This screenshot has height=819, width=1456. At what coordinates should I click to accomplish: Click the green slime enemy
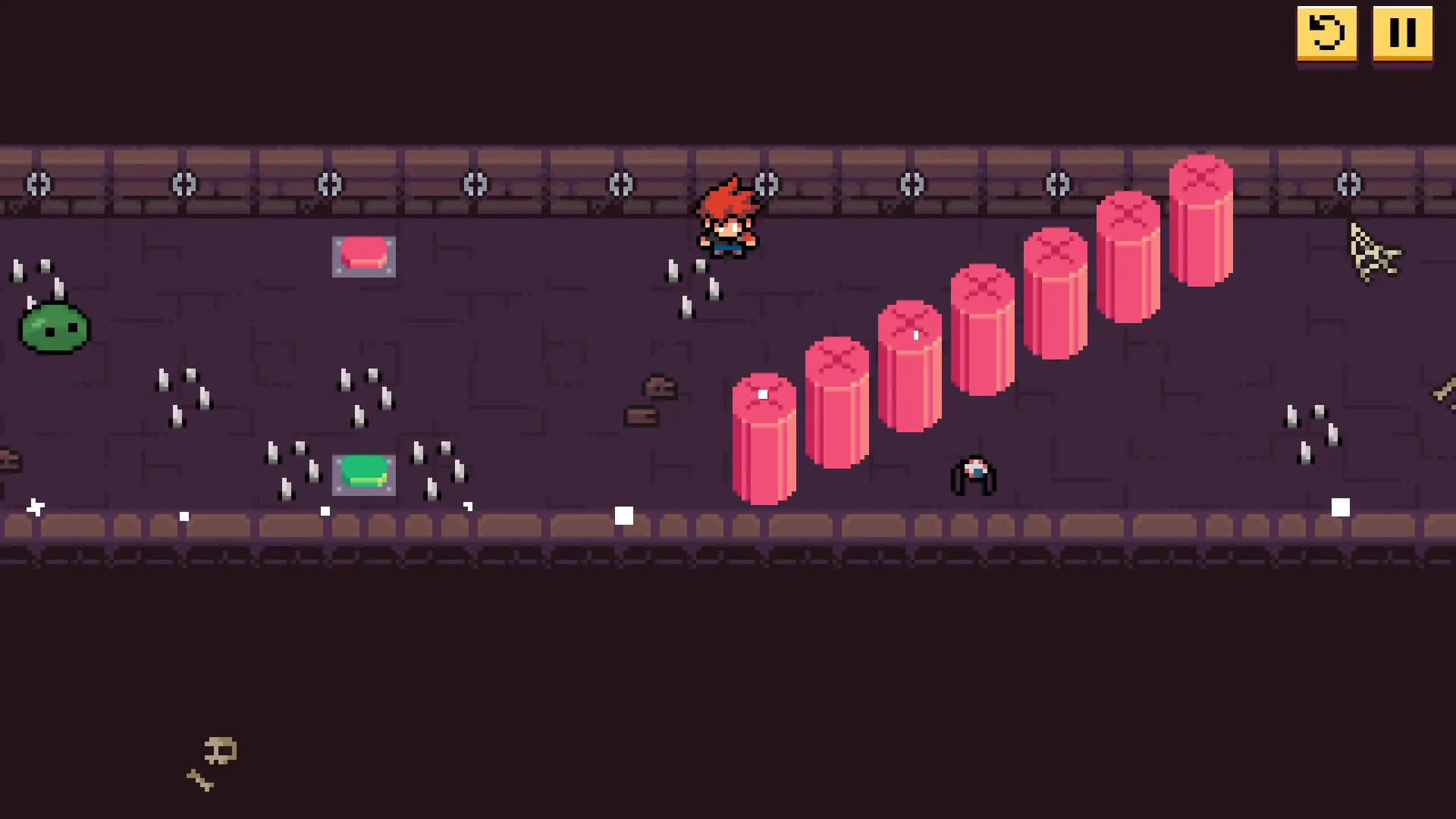coord(53,328)
